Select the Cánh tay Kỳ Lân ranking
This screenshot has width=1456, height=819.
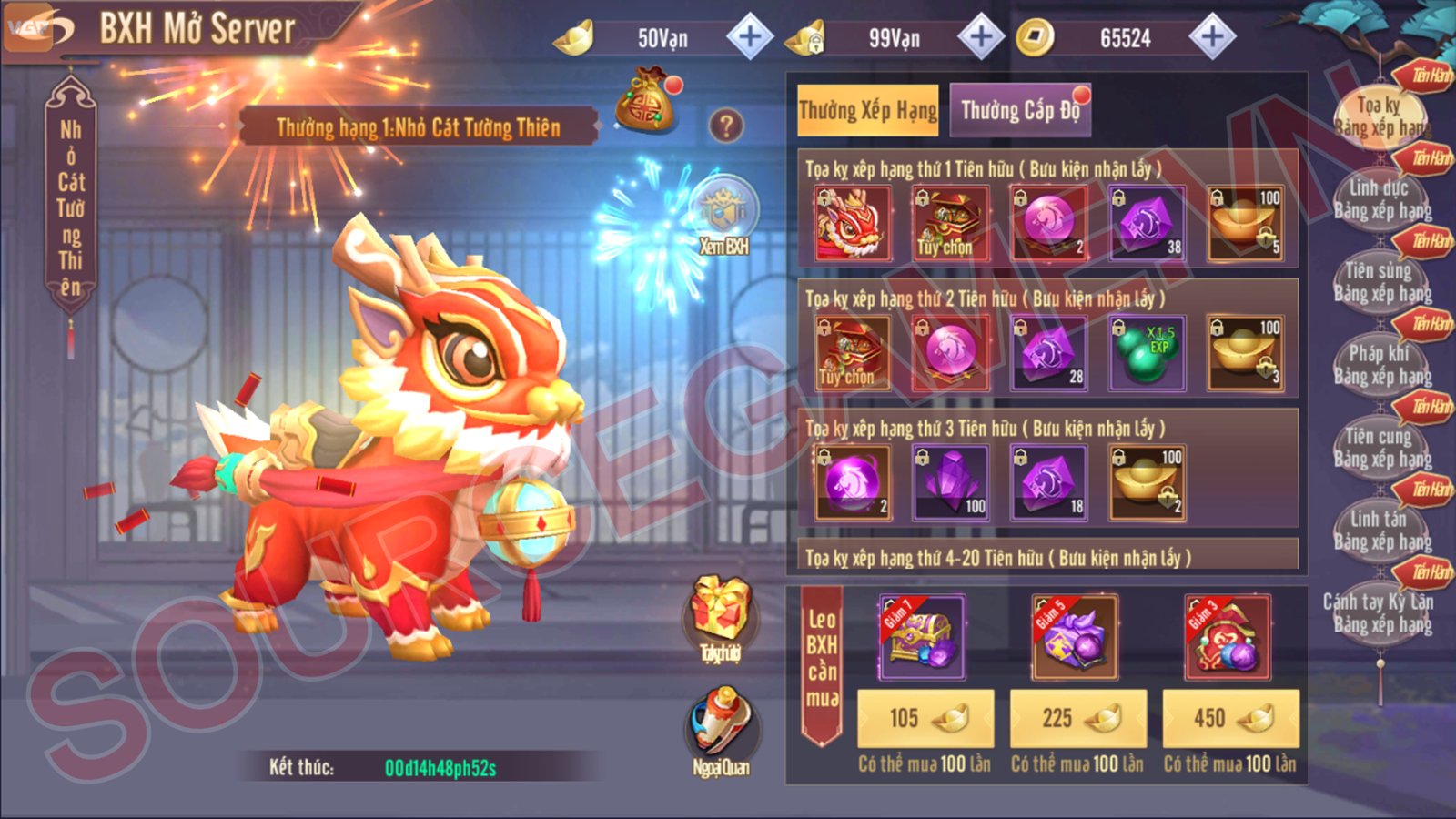tap(1380, 613)
